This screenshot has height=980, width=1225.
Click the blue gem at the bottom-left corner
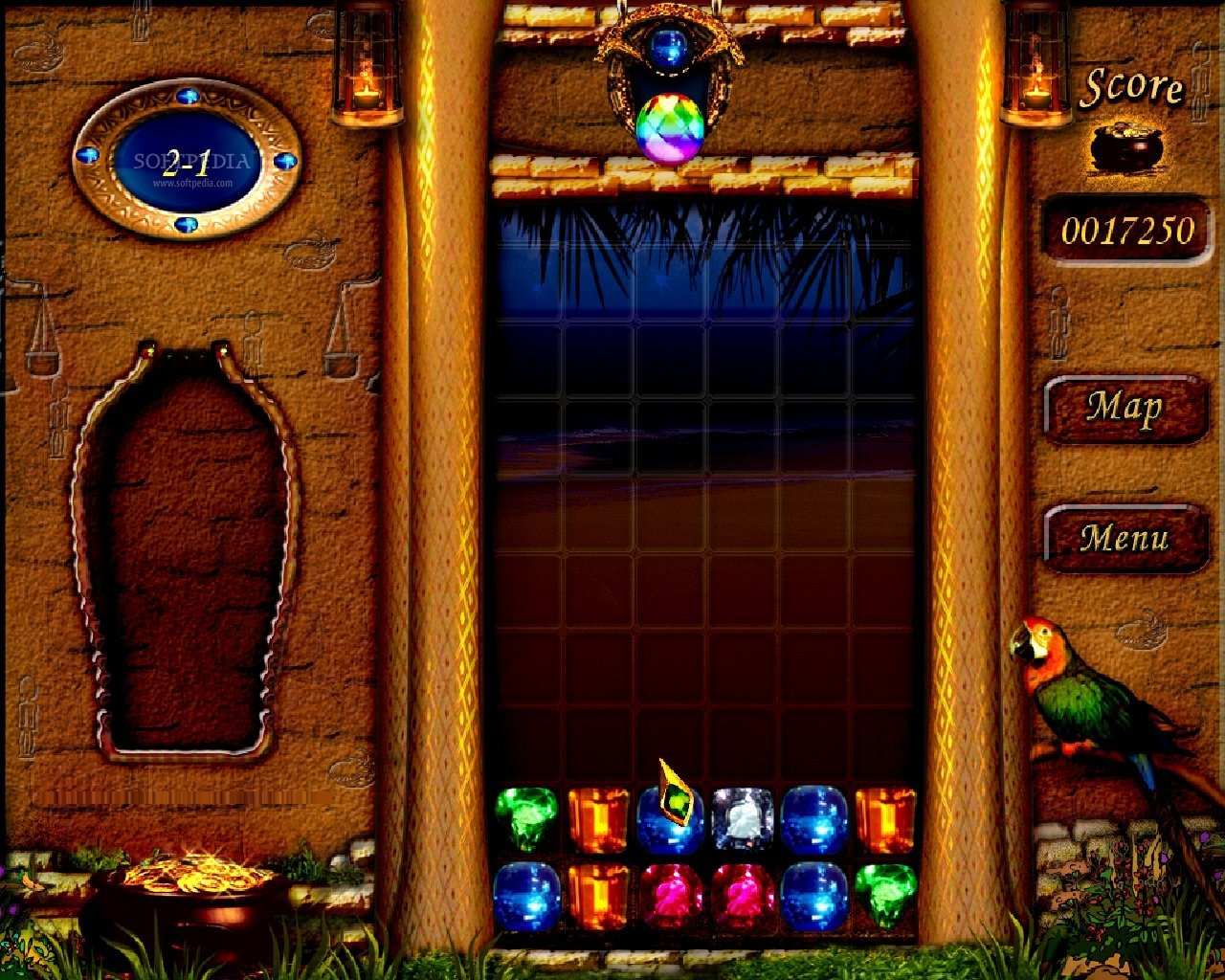[x=527, y=896]
